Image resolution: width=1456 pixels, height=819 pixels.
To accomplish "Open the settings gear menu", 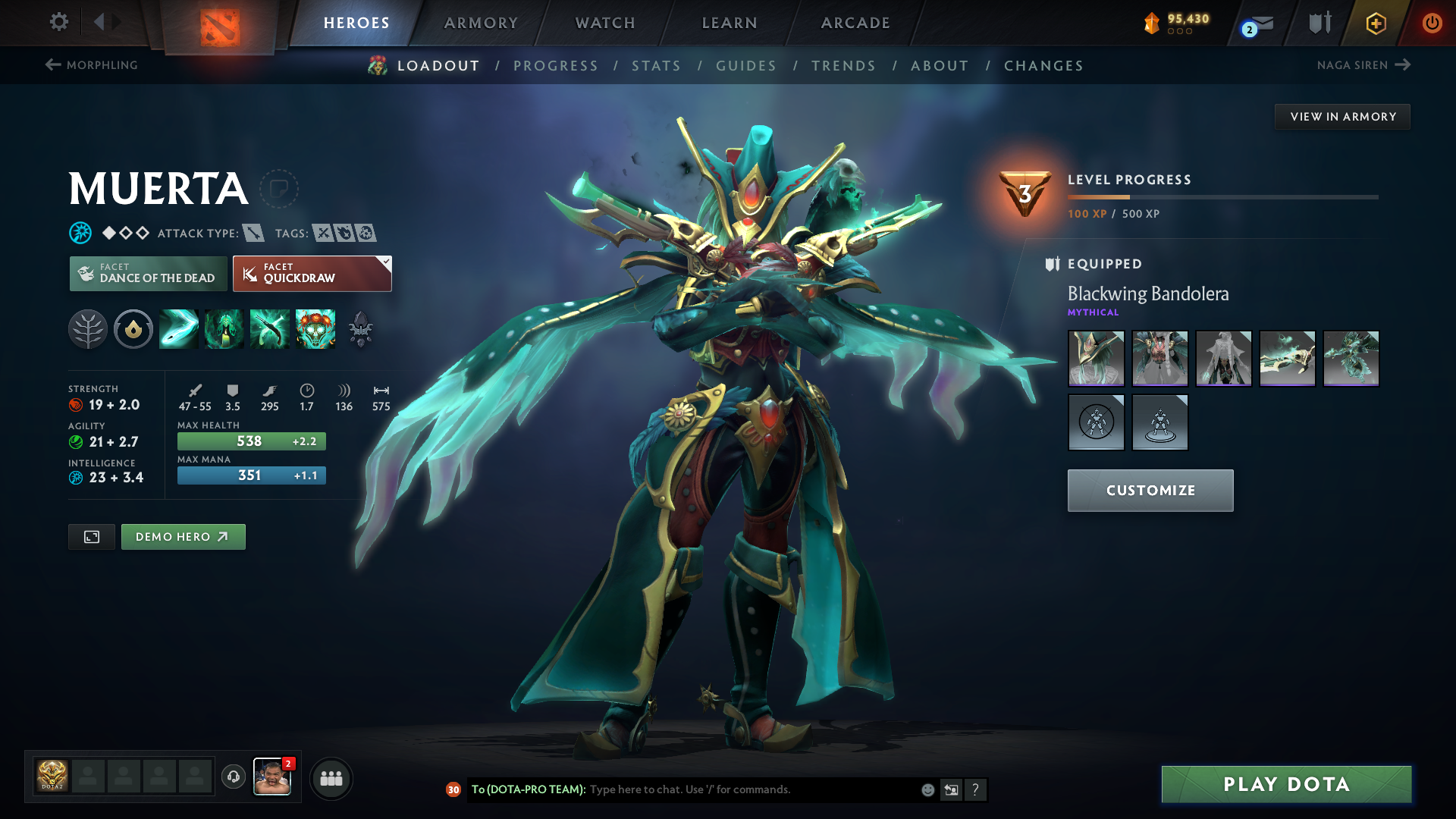I will (x=58, y=22).
